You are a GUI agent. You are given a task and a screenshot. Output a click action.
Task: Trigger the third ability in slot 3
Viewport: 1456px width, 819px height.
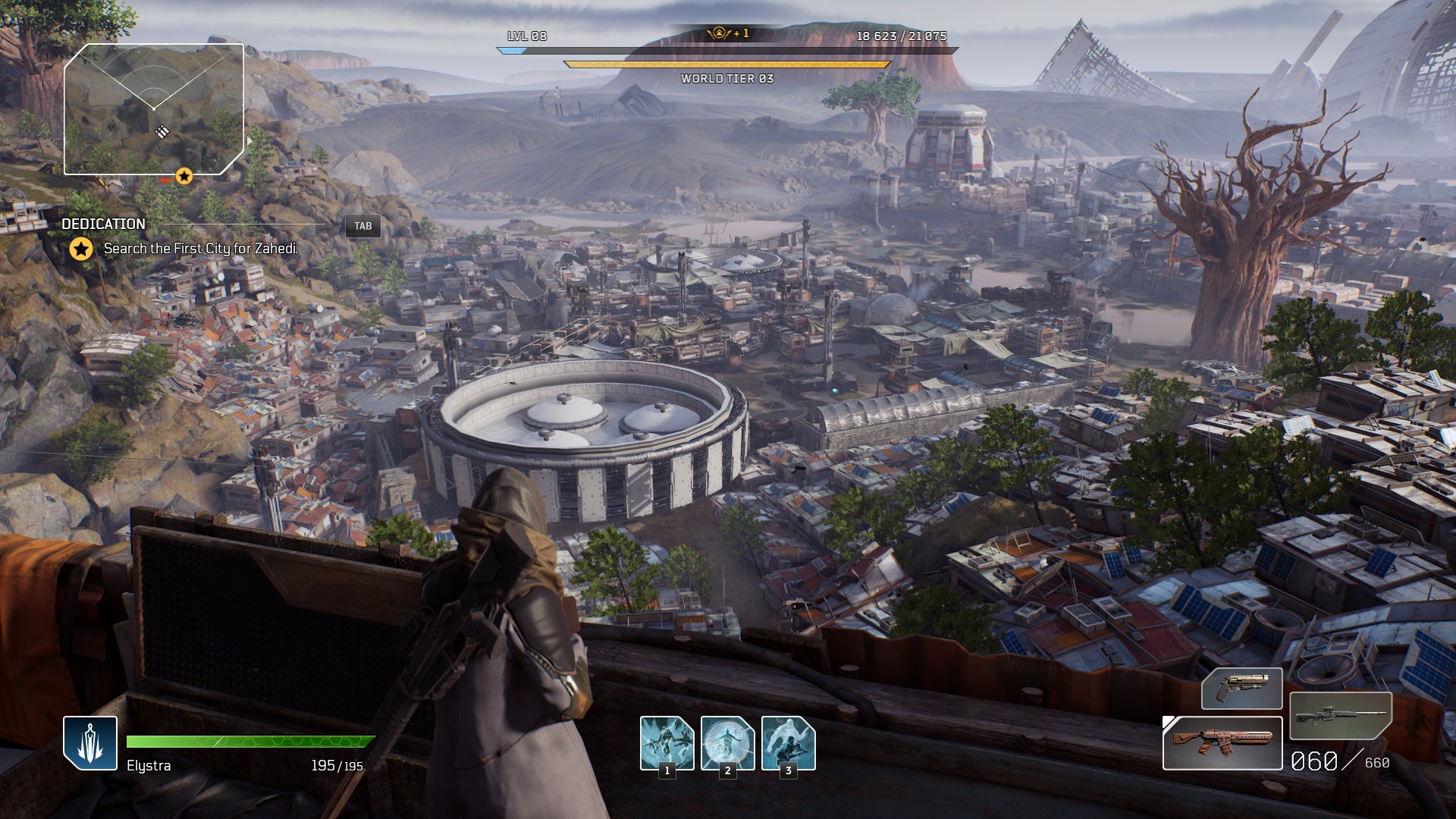[x=788, y=742]
